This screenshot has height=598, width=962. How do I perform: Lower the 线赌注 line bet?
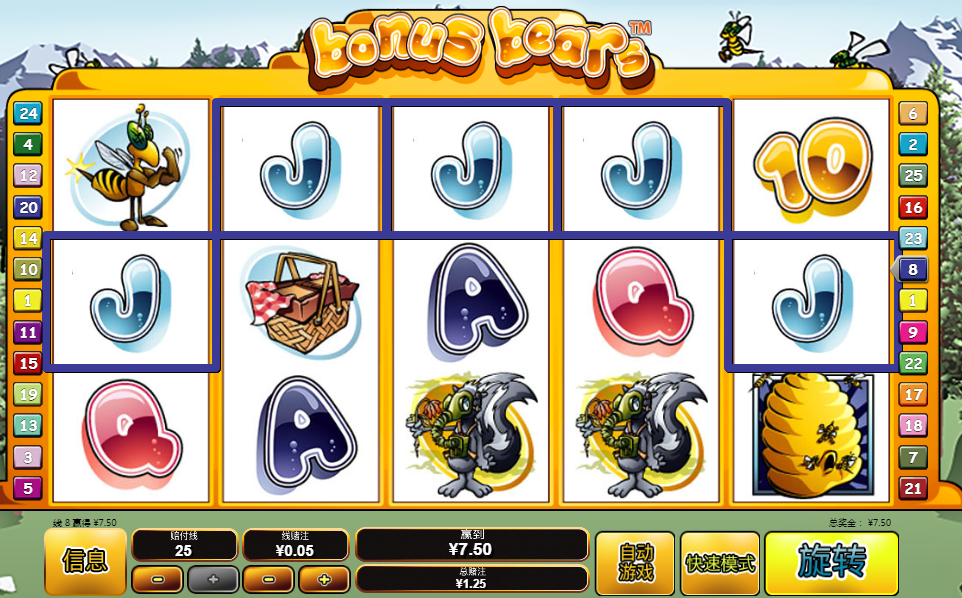(268, 579)
